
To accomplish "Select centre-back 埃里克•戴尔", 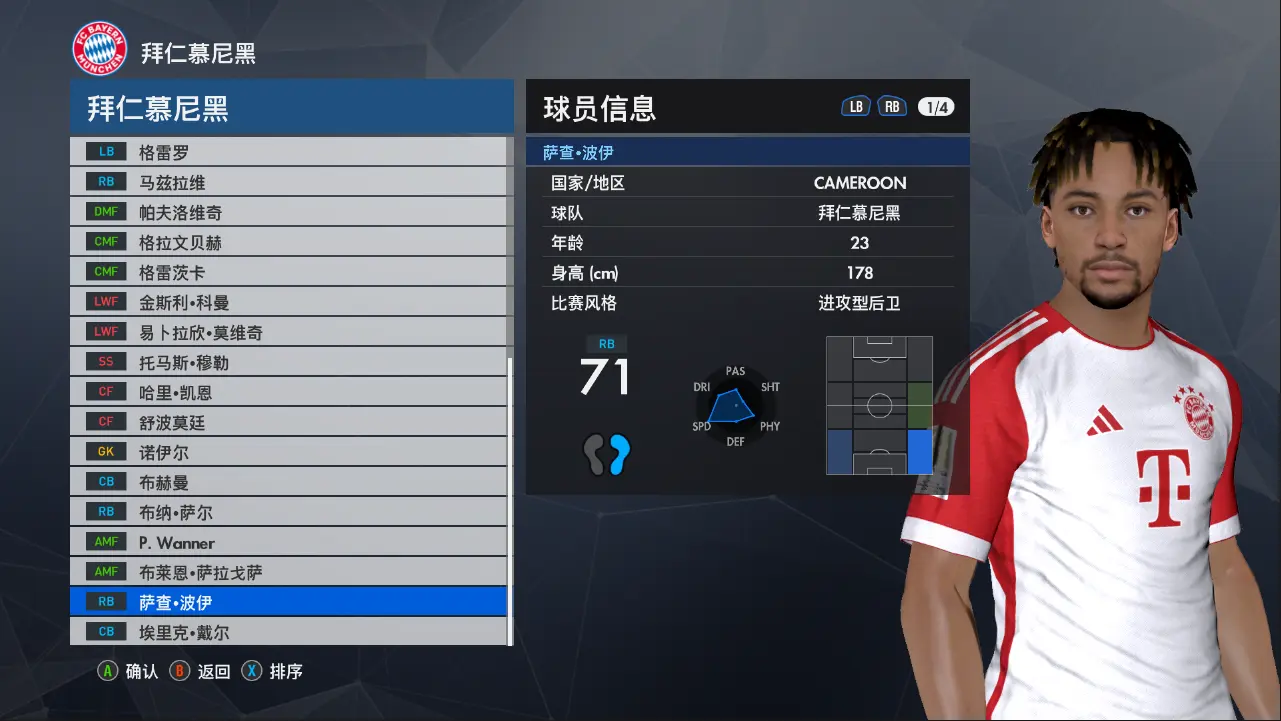I will 288,632.
